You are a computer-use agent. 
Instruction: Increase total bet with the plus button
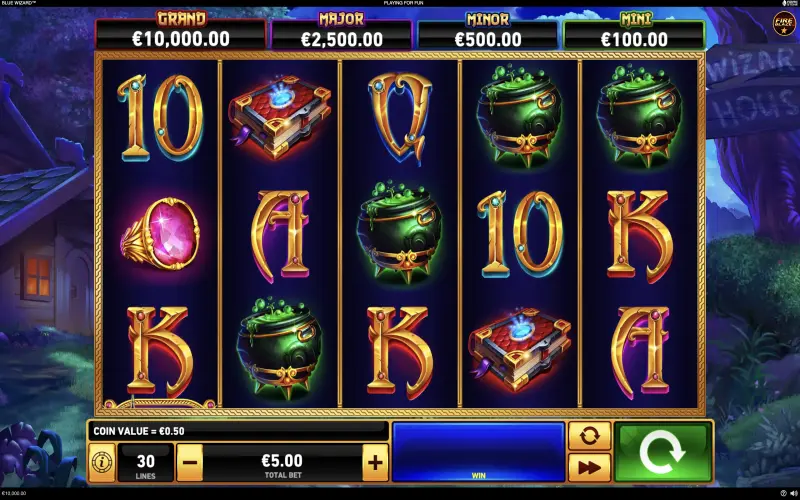[x=375, y=462]
